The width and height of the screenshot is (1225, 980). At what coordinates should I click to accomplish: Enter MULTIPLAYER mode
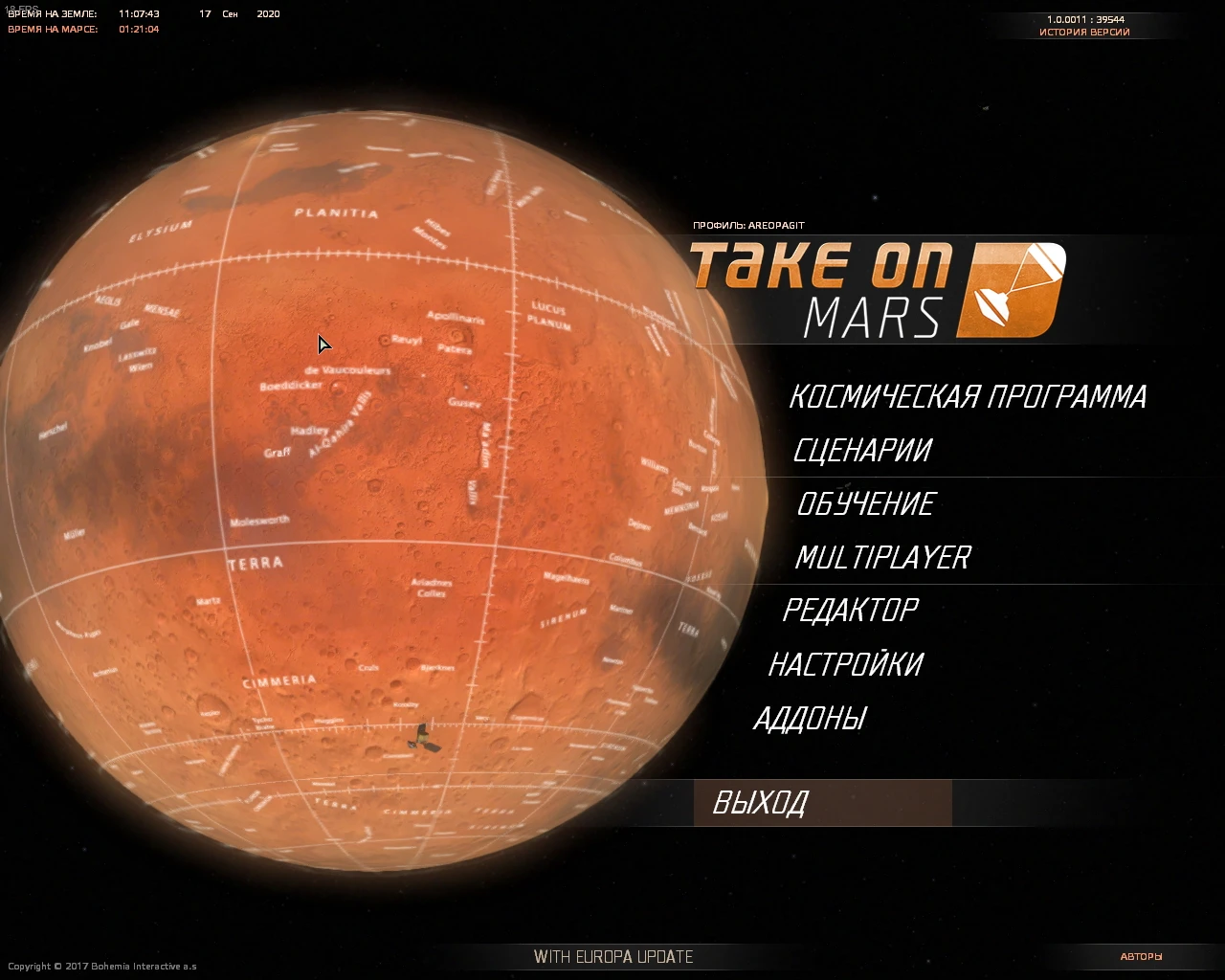coord(882,557)
